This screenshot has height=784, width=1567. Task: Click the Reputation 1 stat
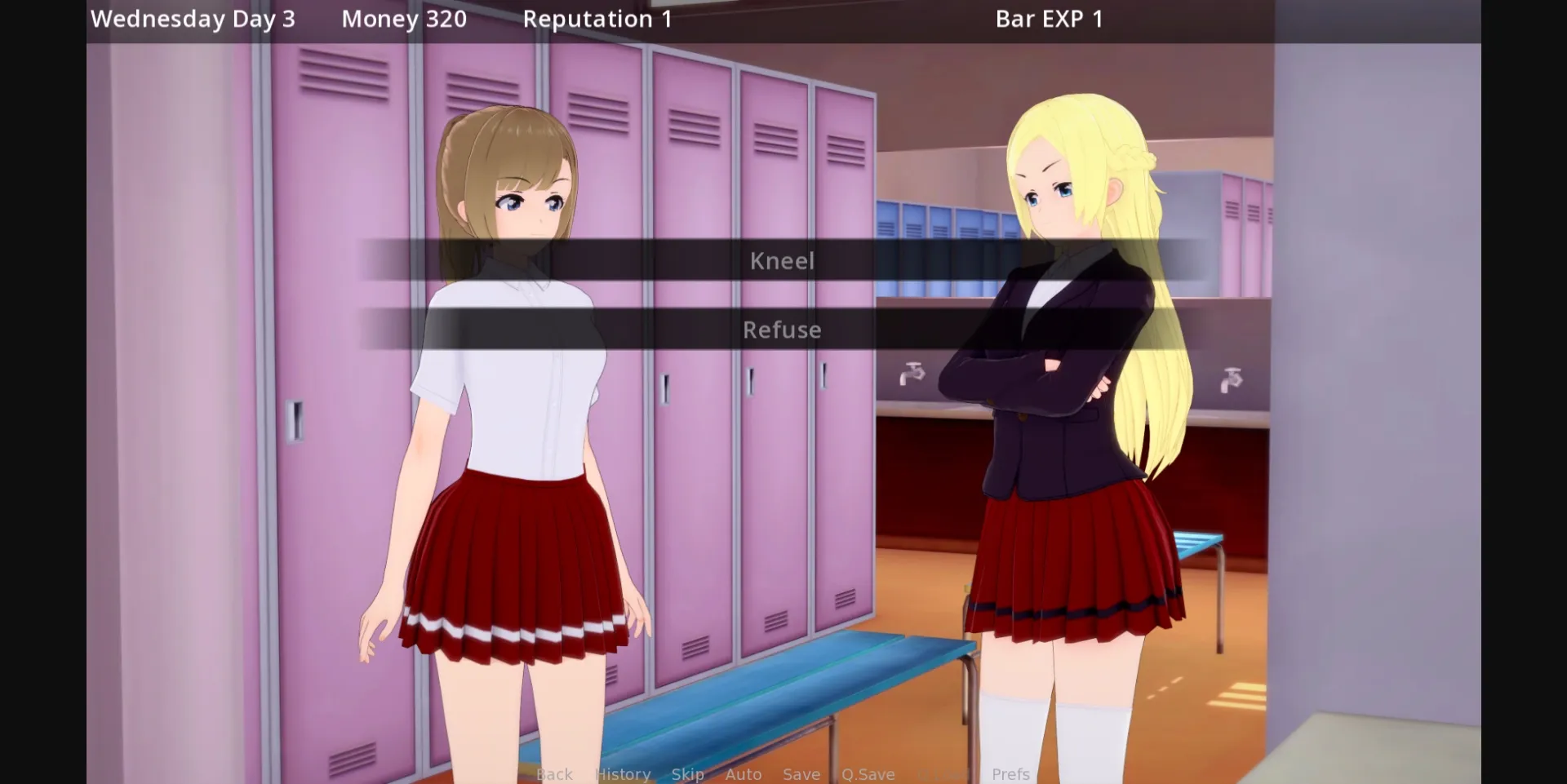point(598,18)
